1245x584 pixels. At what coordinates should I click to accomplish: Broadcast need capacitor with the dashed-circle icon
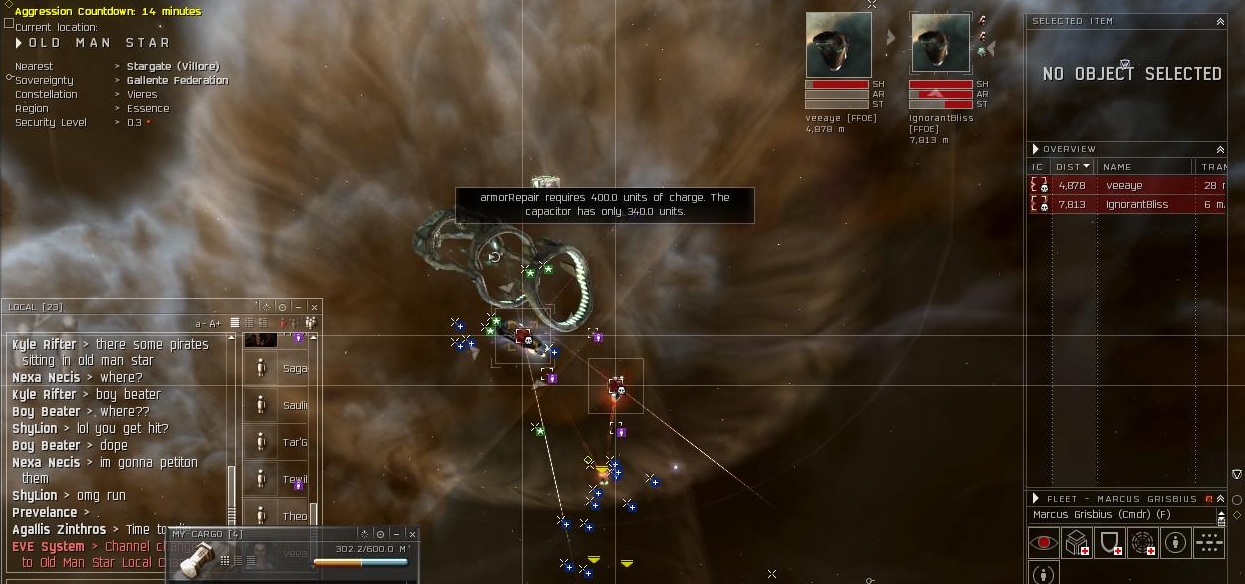[1143, 543]
